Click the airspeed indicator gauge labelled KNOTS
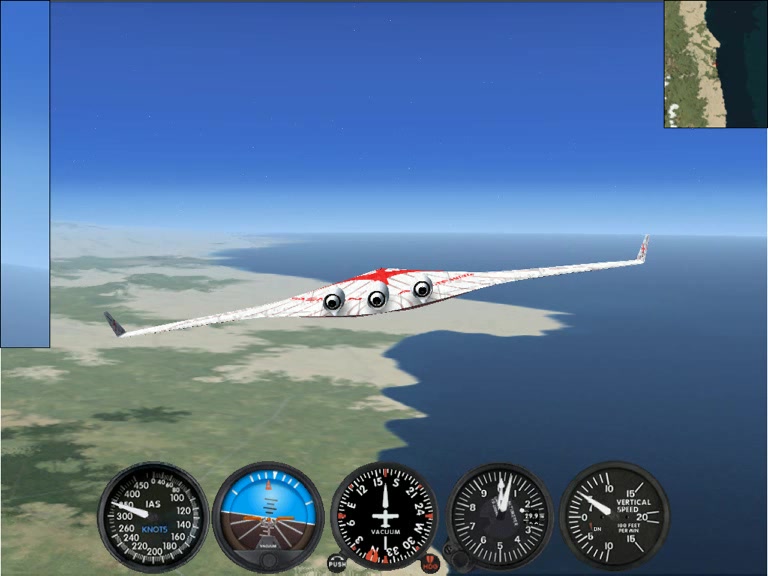Image resolution: width=768 pixels, height=576 pixels. point(153,515)
